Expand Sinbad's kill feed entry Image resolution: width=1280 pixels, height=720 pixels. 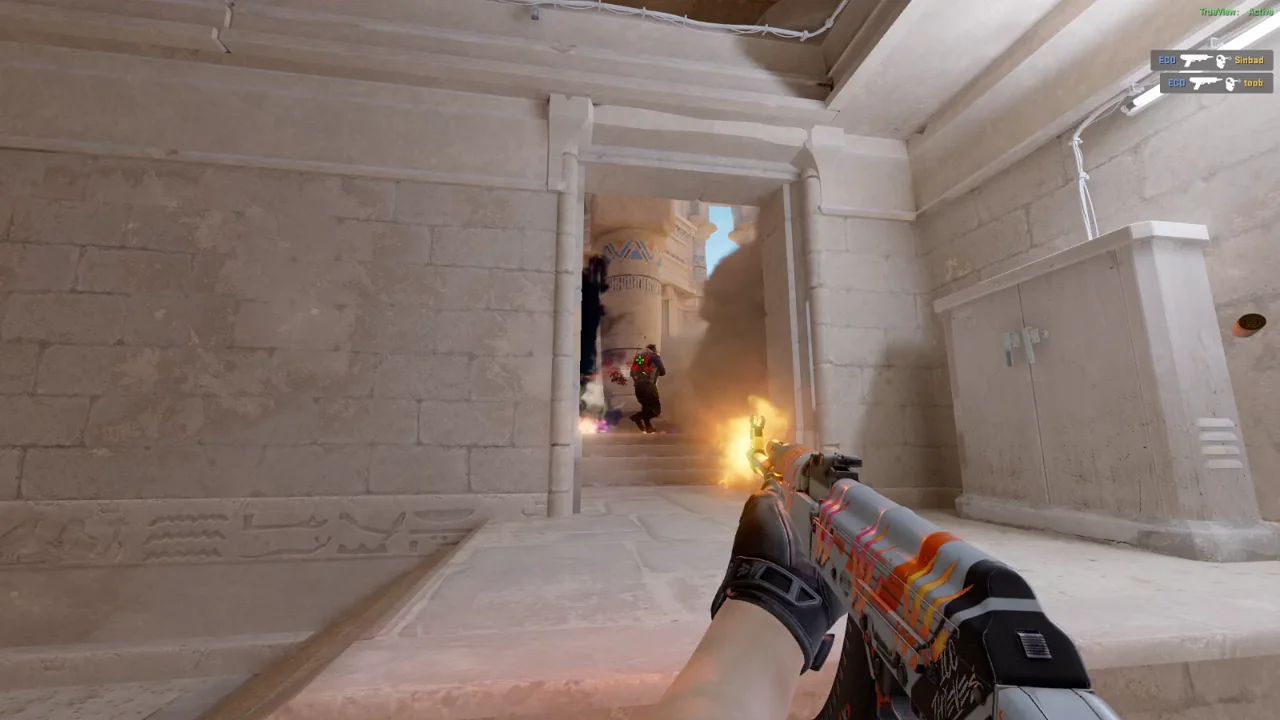click(x=1214, y=60)
